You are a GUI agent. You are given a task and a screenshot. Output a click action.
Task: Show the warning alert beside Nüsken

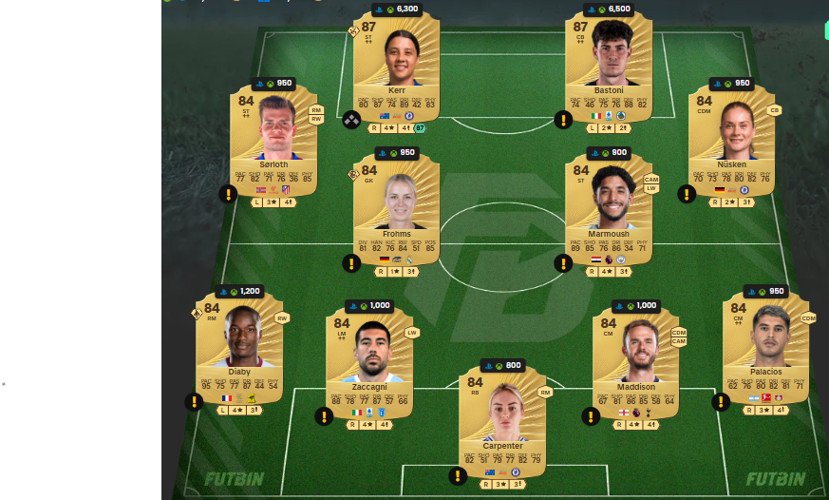click(x=686, y=194)
